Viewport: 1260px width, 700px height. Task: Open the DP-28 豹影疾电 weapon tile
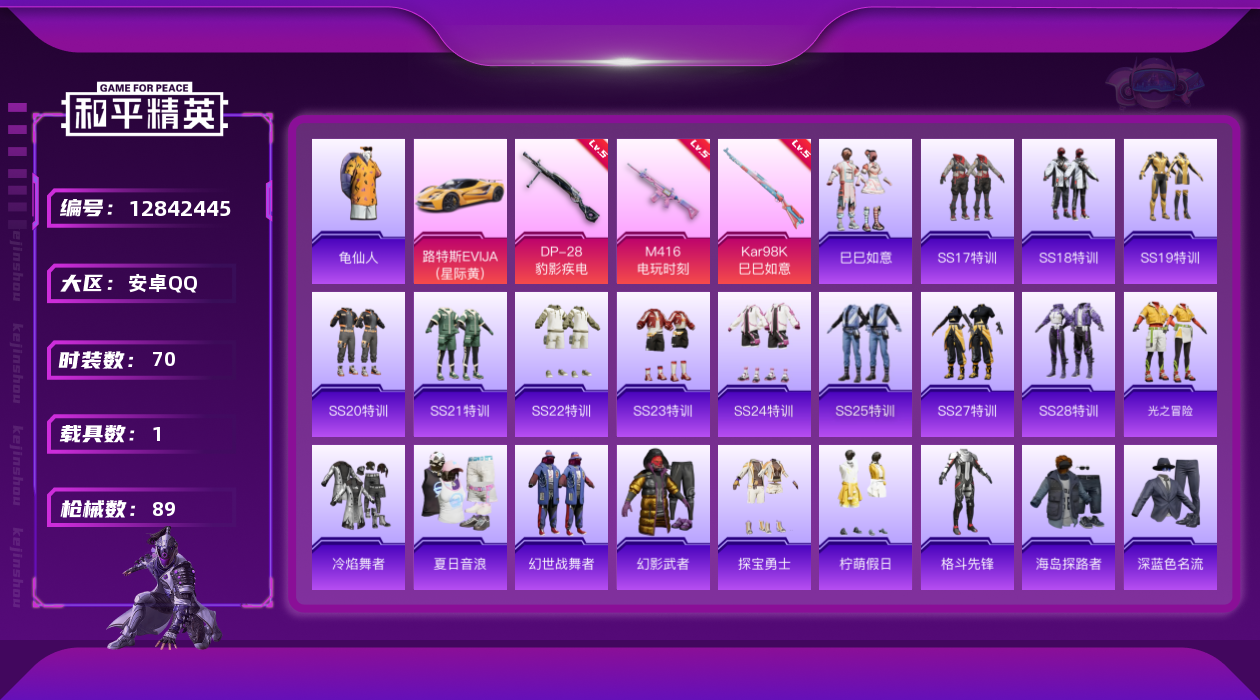click(x=561, y=210)
